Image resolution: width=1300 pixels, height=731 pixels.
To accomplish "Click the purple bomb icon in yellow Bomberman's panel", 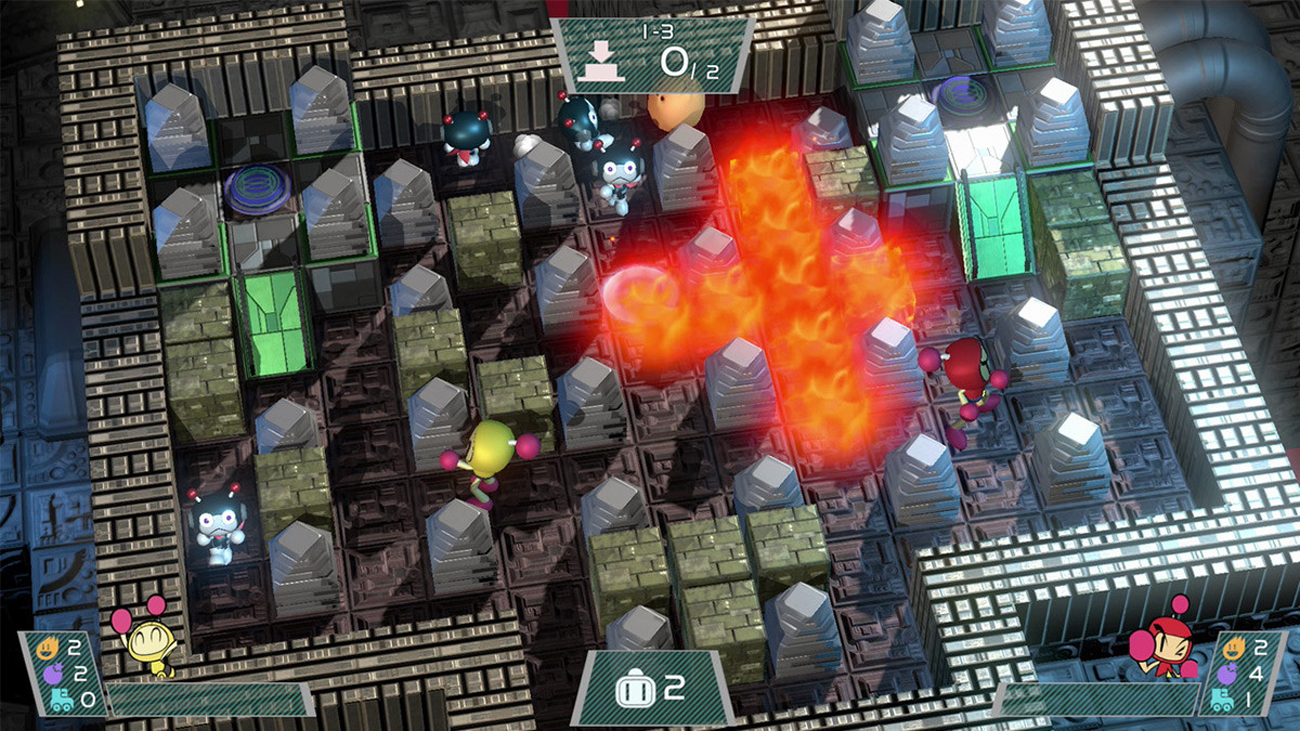I will [53, 672].
